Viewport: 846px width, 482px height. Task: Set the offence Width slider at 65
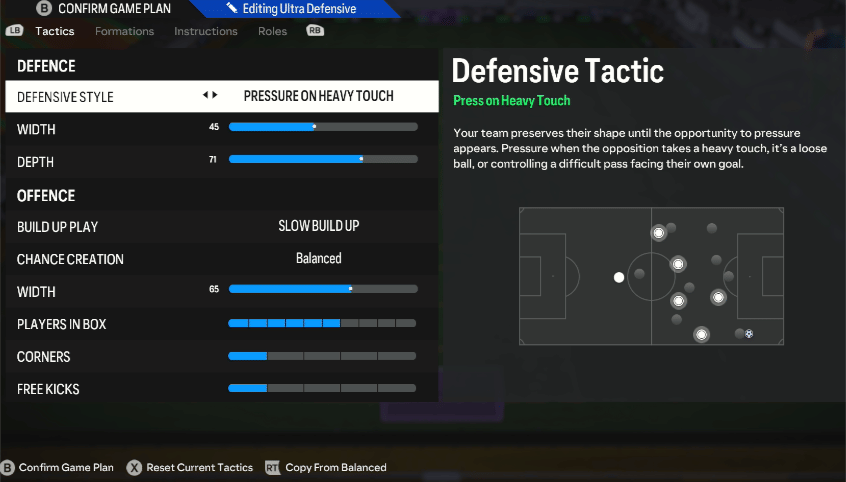pos(322,289)
